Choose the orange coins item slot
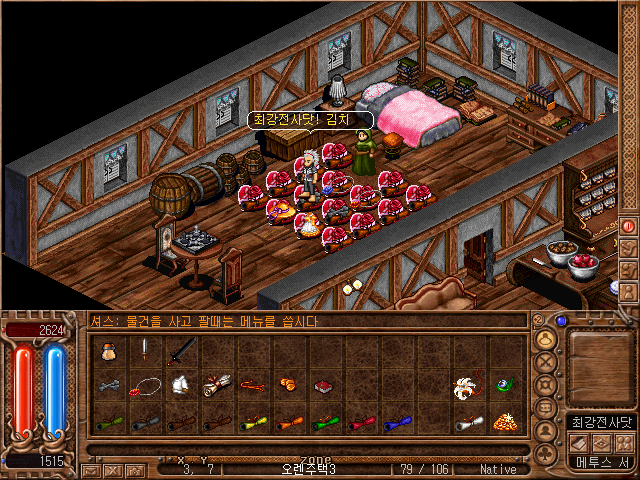 pyautogui.click(x=287, y=385)
